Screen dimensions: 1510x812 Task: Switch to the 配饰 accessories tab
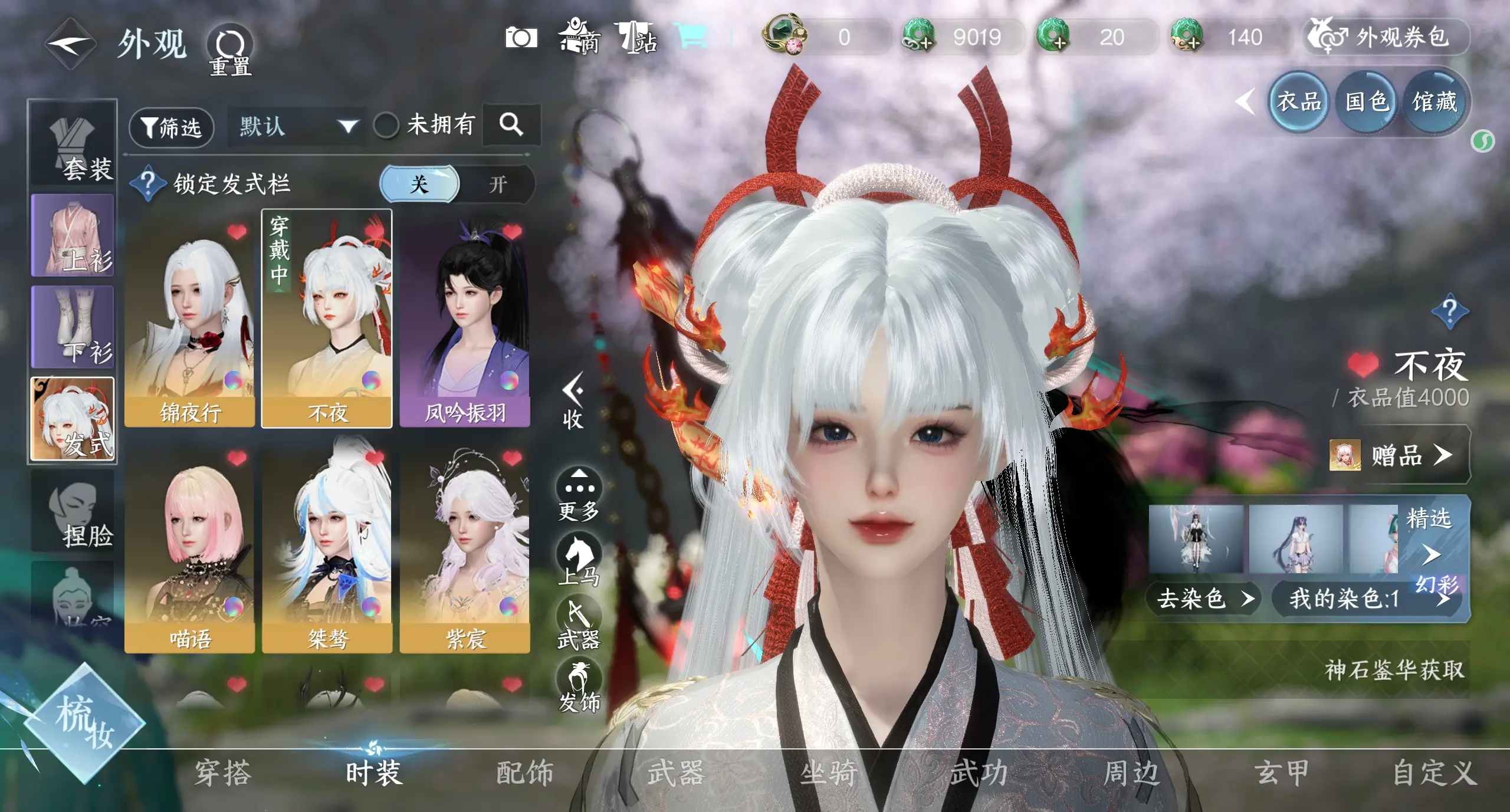(x=524, y=772)
